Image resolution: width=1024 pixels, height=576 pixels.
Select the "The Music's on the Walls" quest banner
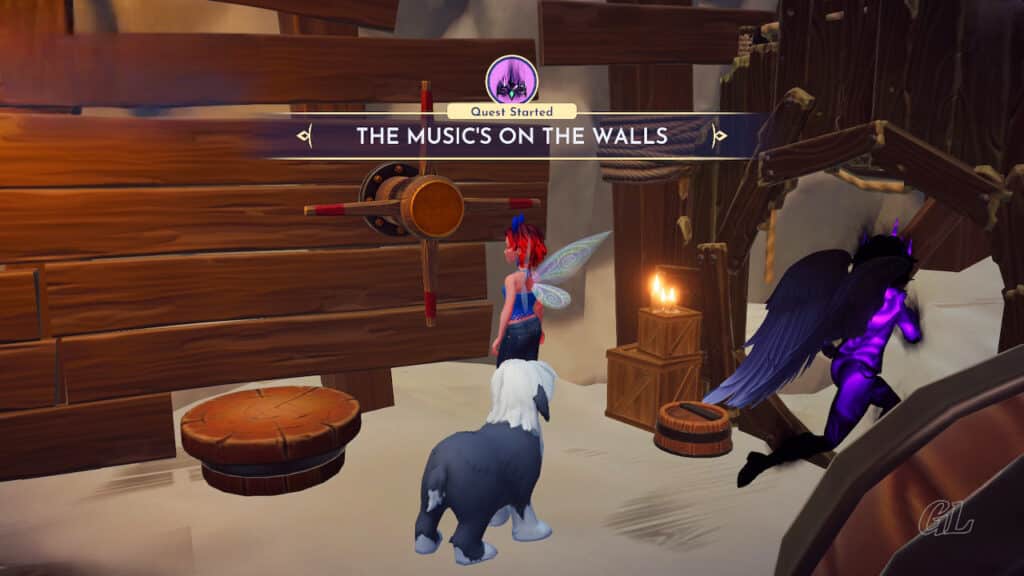[511, 135]
